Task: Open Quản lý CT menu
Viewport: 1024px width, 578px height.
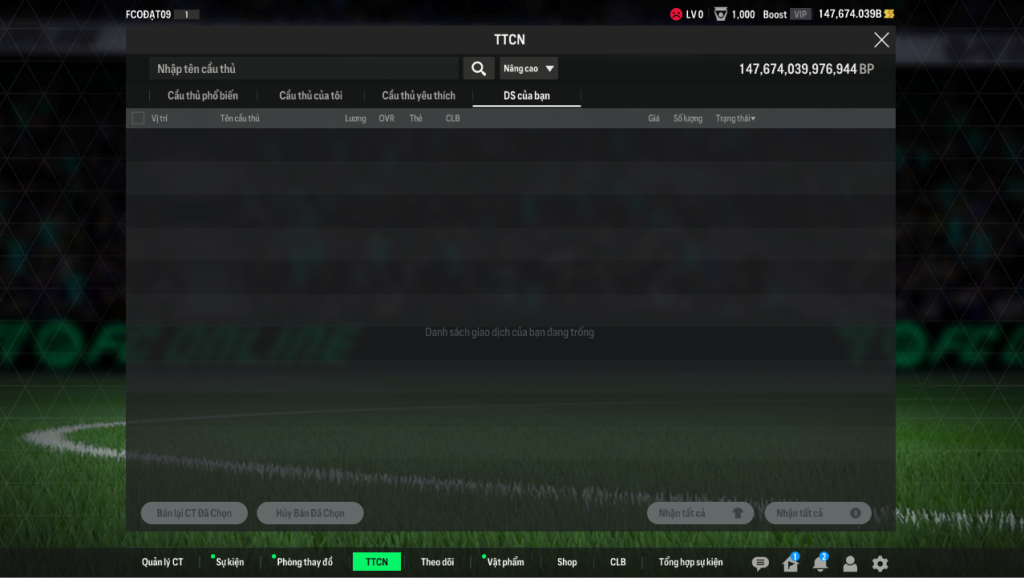Action: tap(162, 562)
